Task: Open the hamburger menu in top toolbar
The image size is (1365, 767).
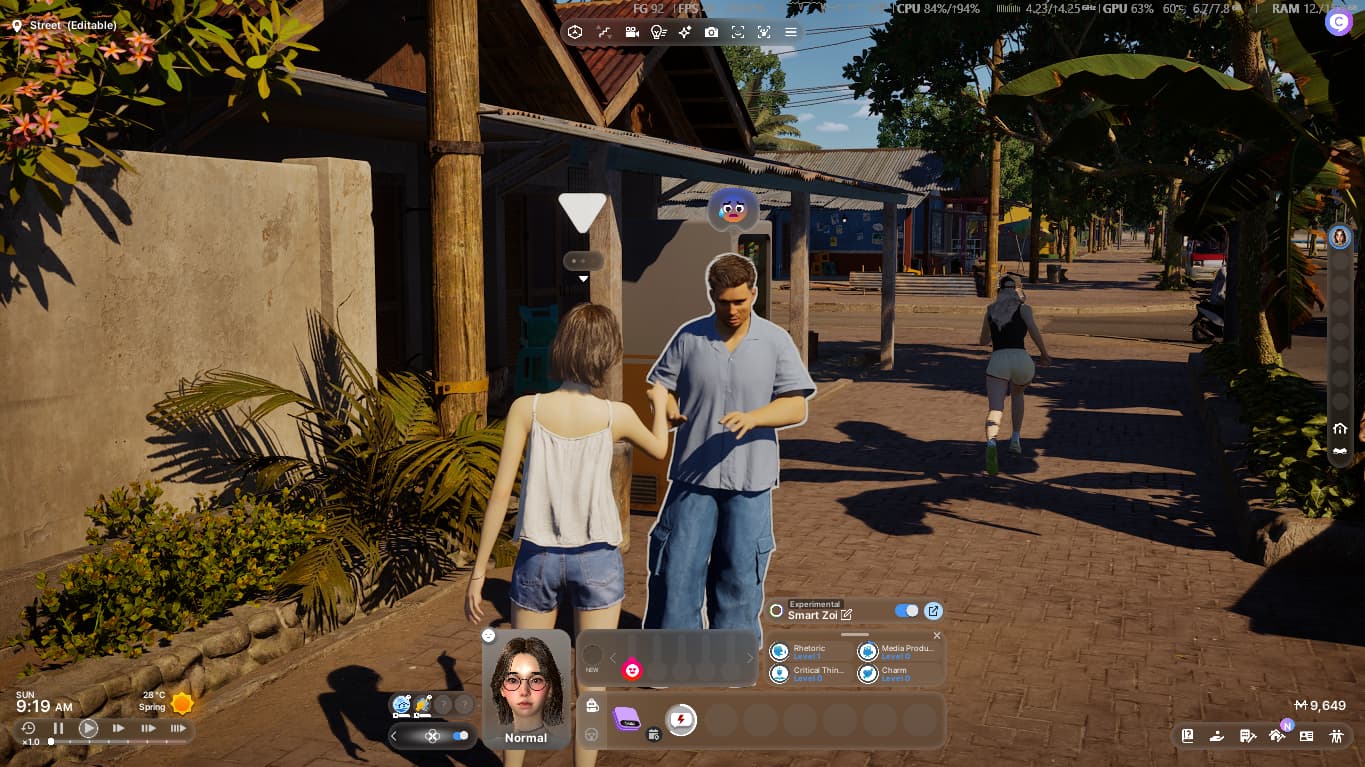Action: [790, 32]
